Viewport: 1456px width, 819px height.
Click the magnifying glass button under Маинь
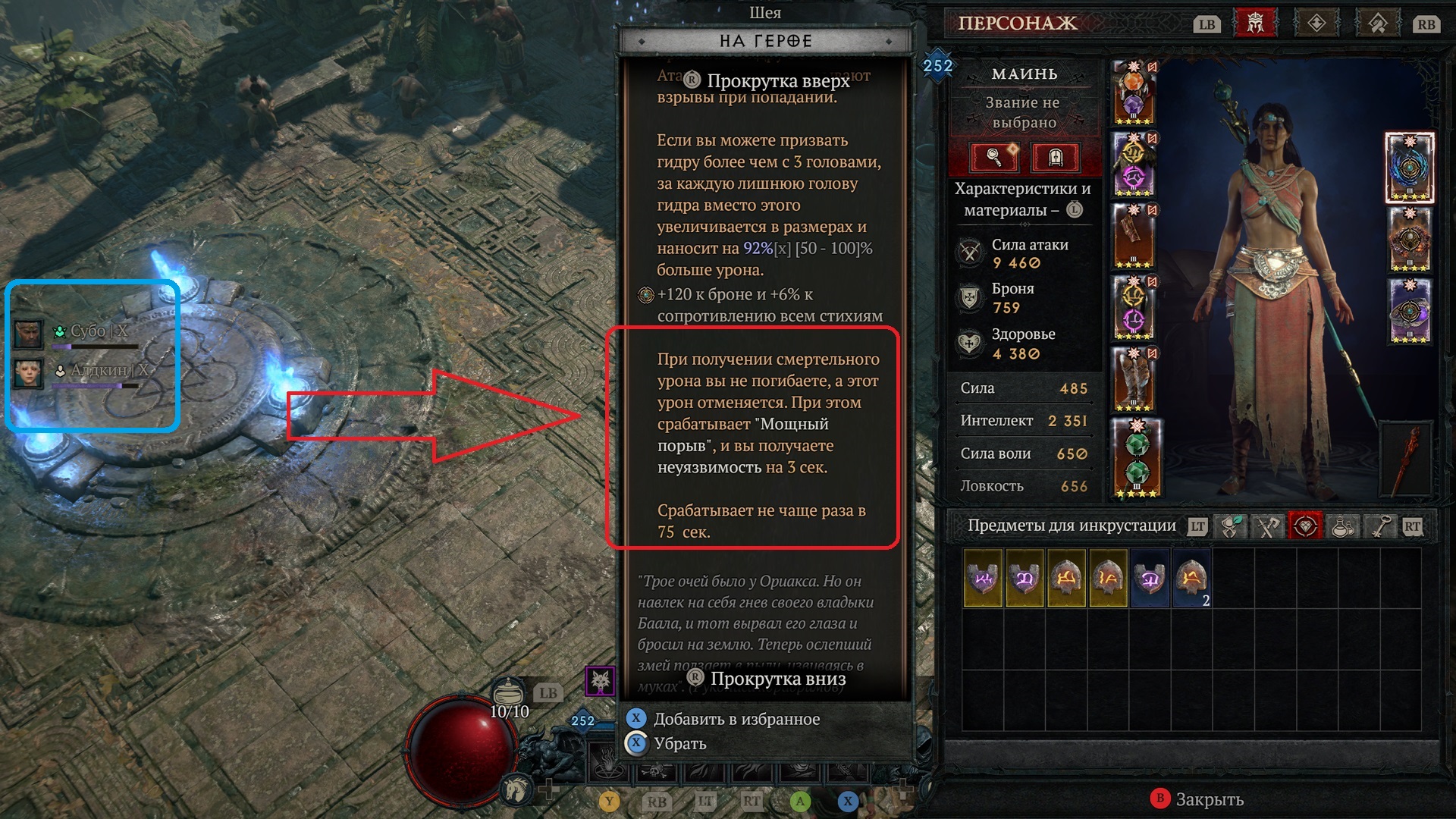993,157
